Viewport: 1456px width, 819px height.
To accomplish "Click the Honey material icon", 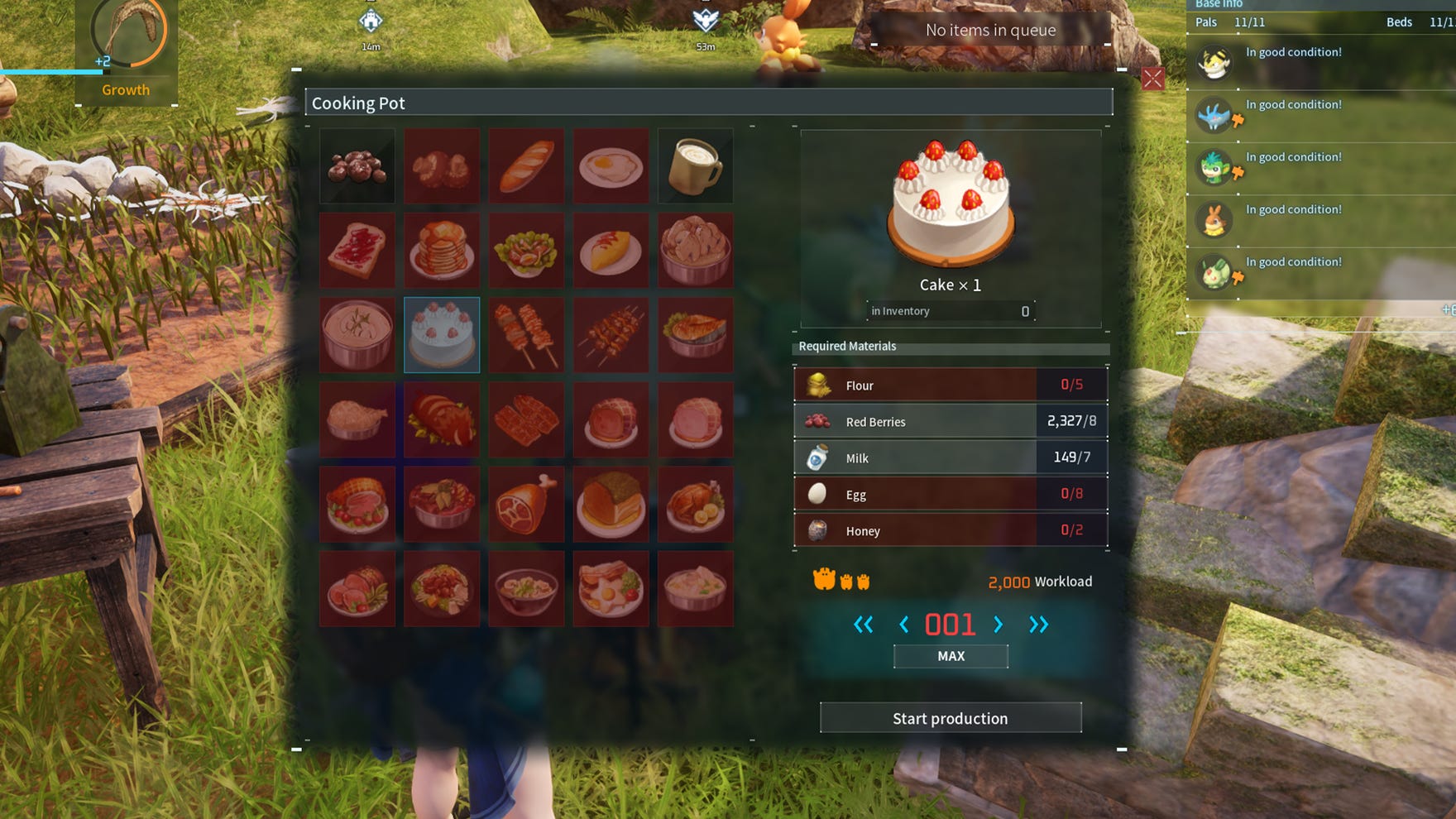I will 816,529.
